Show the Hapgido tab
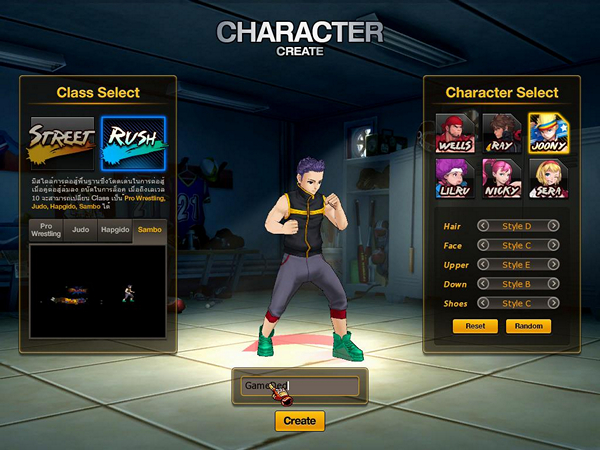Screen dimensions: 600x450 (x=114, y=231)
